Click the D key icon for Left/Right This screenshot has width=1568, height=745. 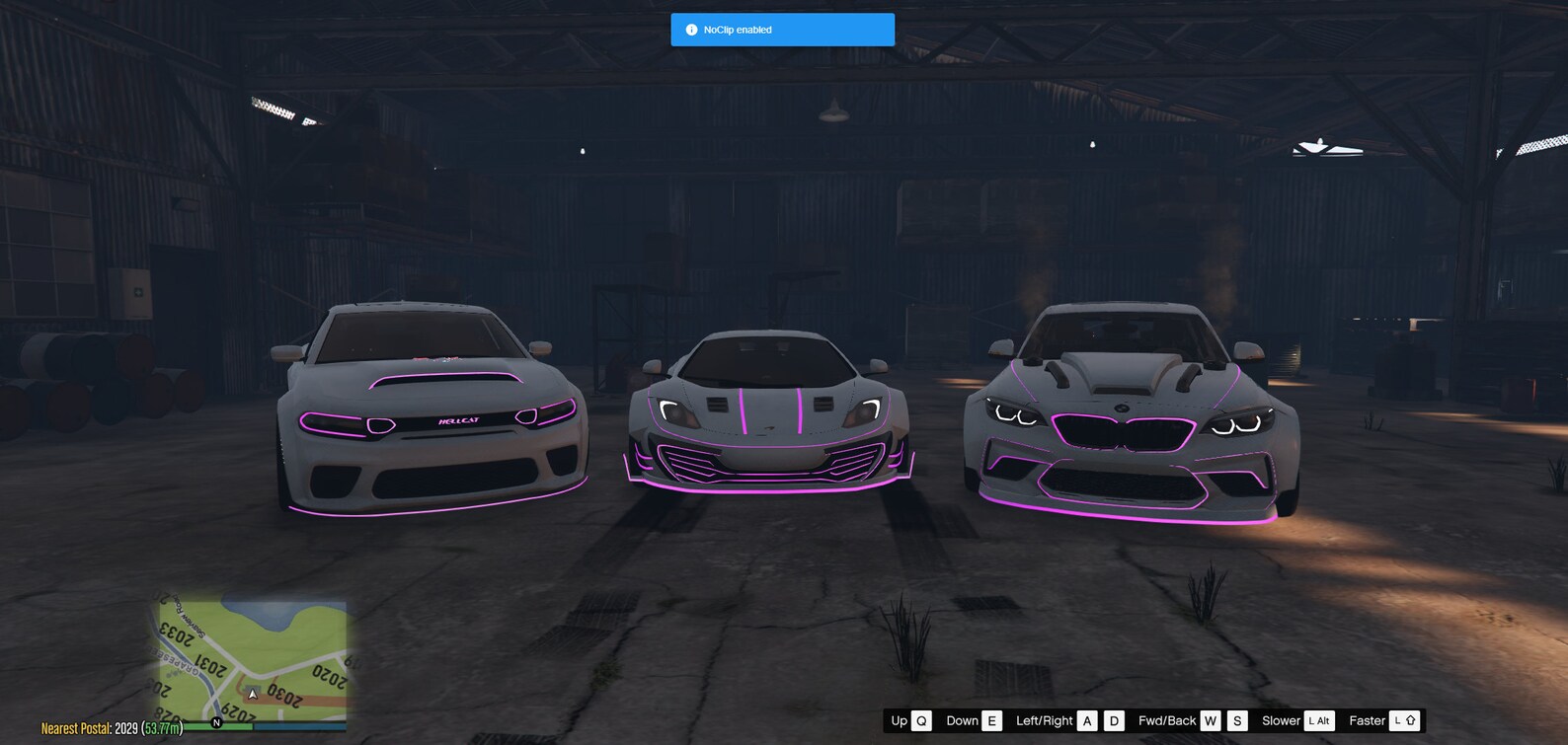coord(1113,720)
